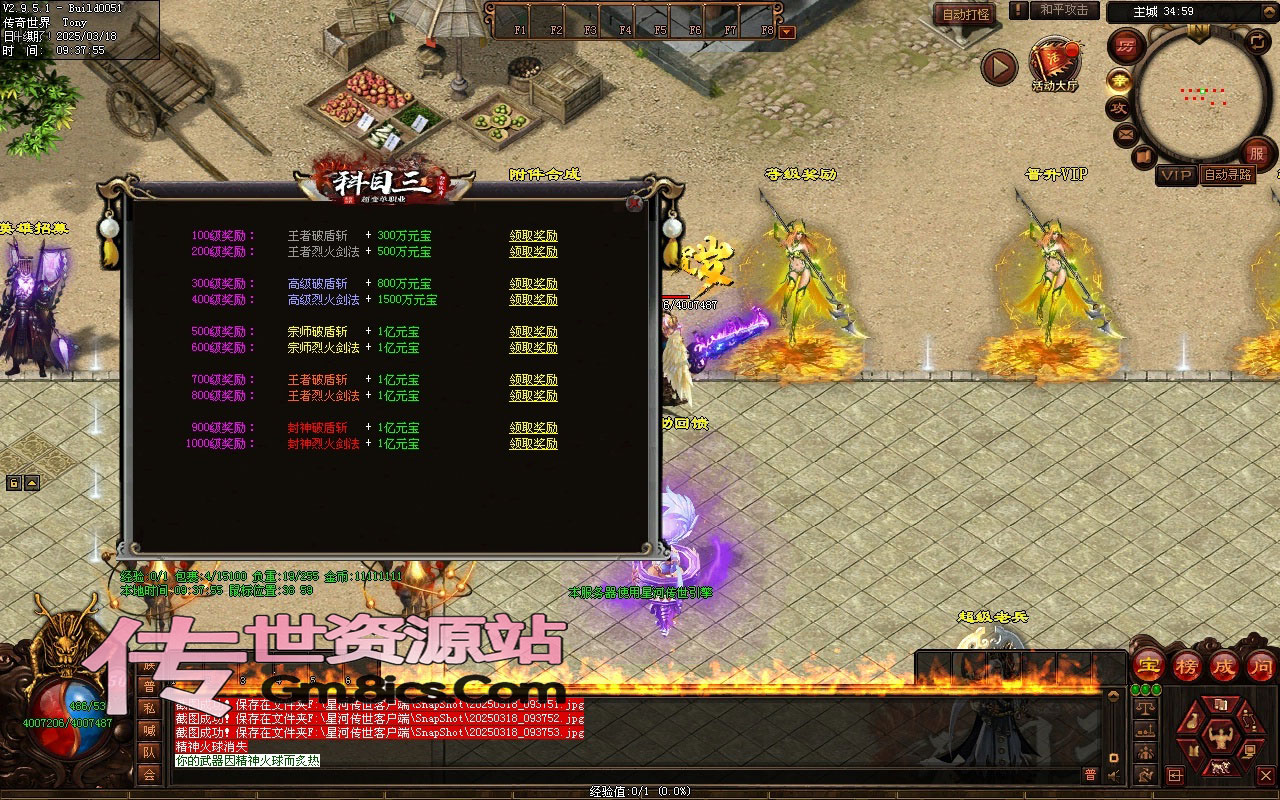Select the 队 team chat channel
The height and width of the screenshot is (800, 1280).
coord(149,752)
